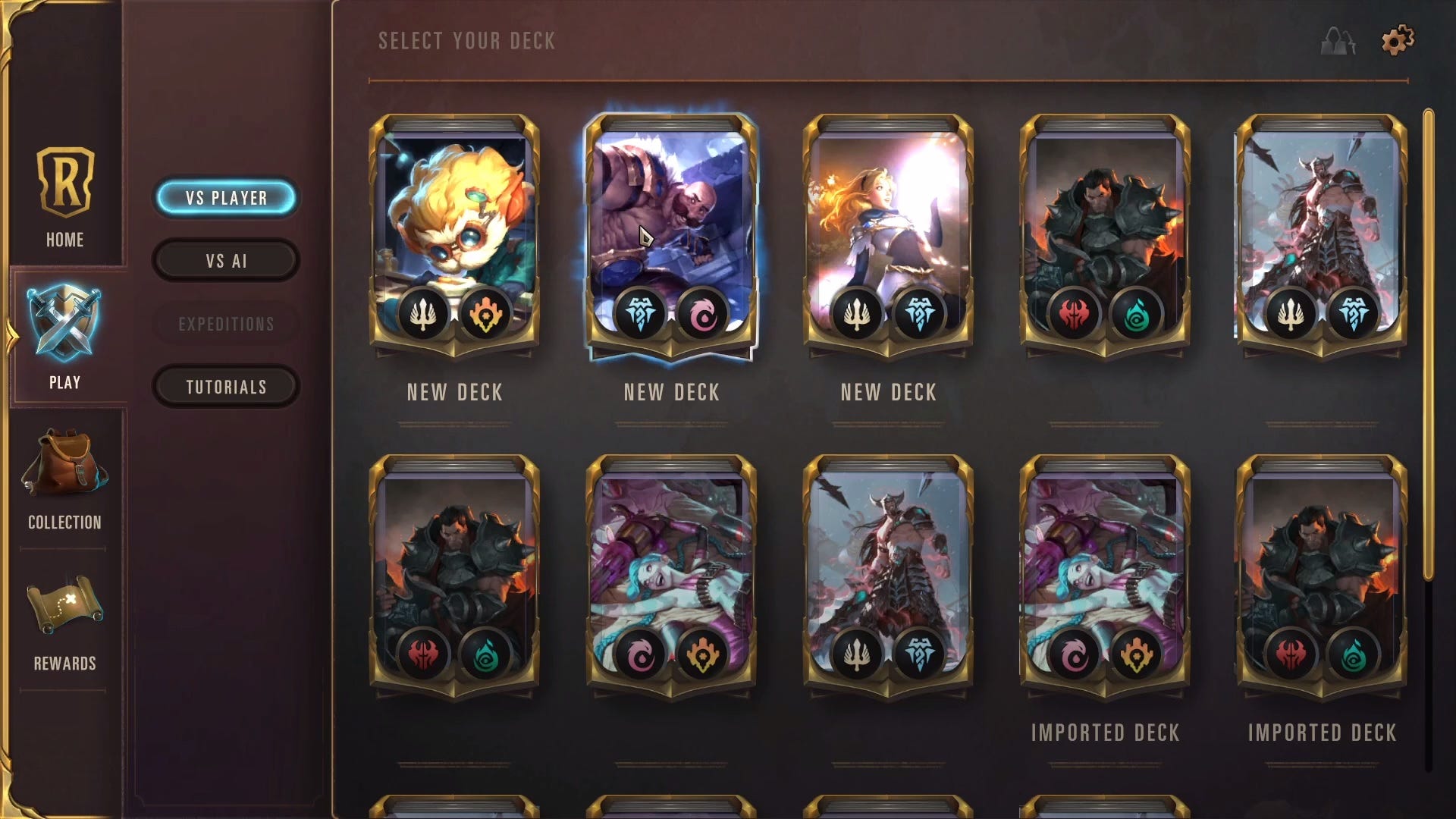Select the VS PLAYER mode
Viewport: 1456px width, 819px height.
[x=226, y=197]
